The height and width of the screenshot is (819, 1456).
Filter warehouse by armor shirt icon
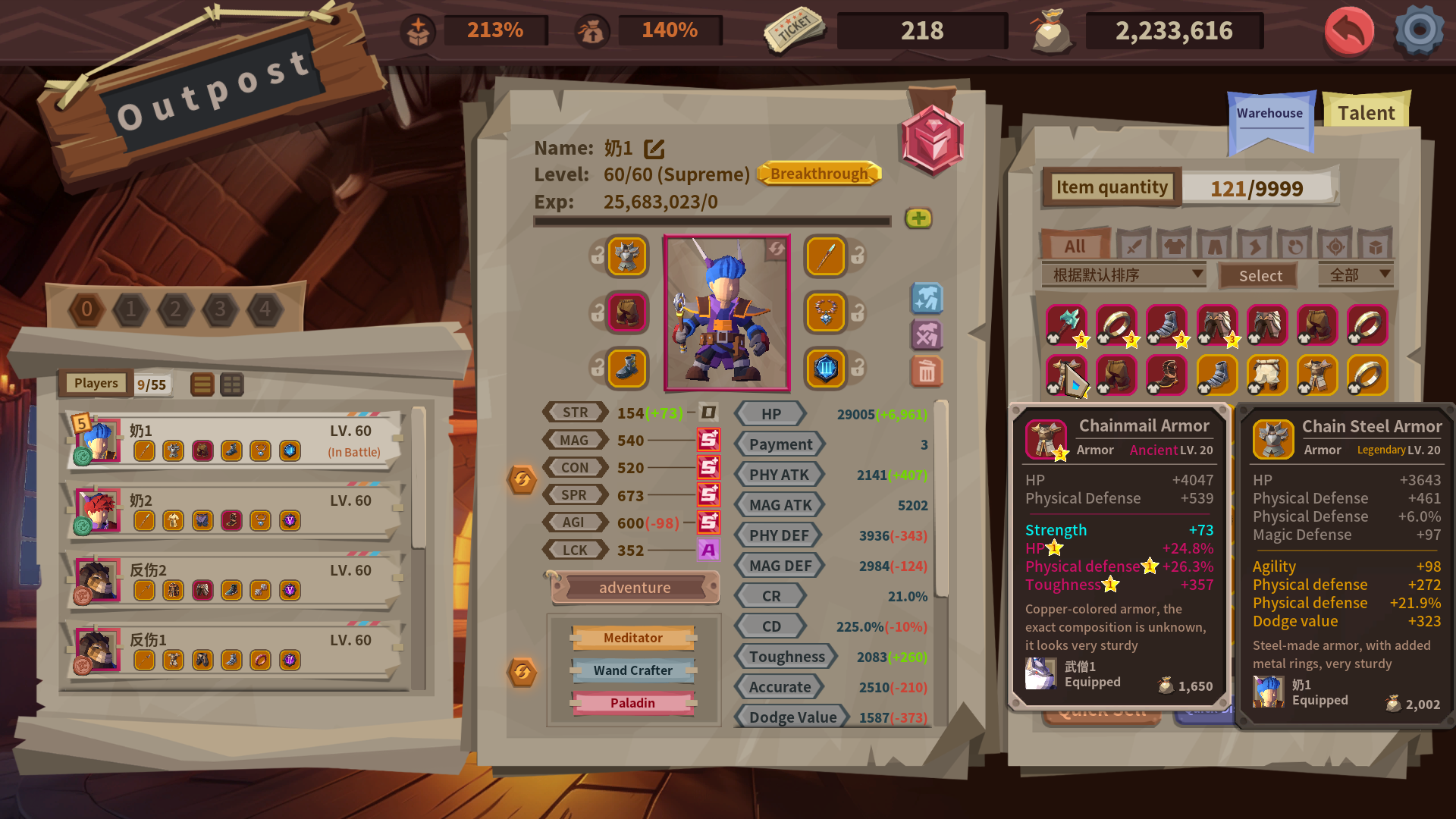tap(1175, 245)
